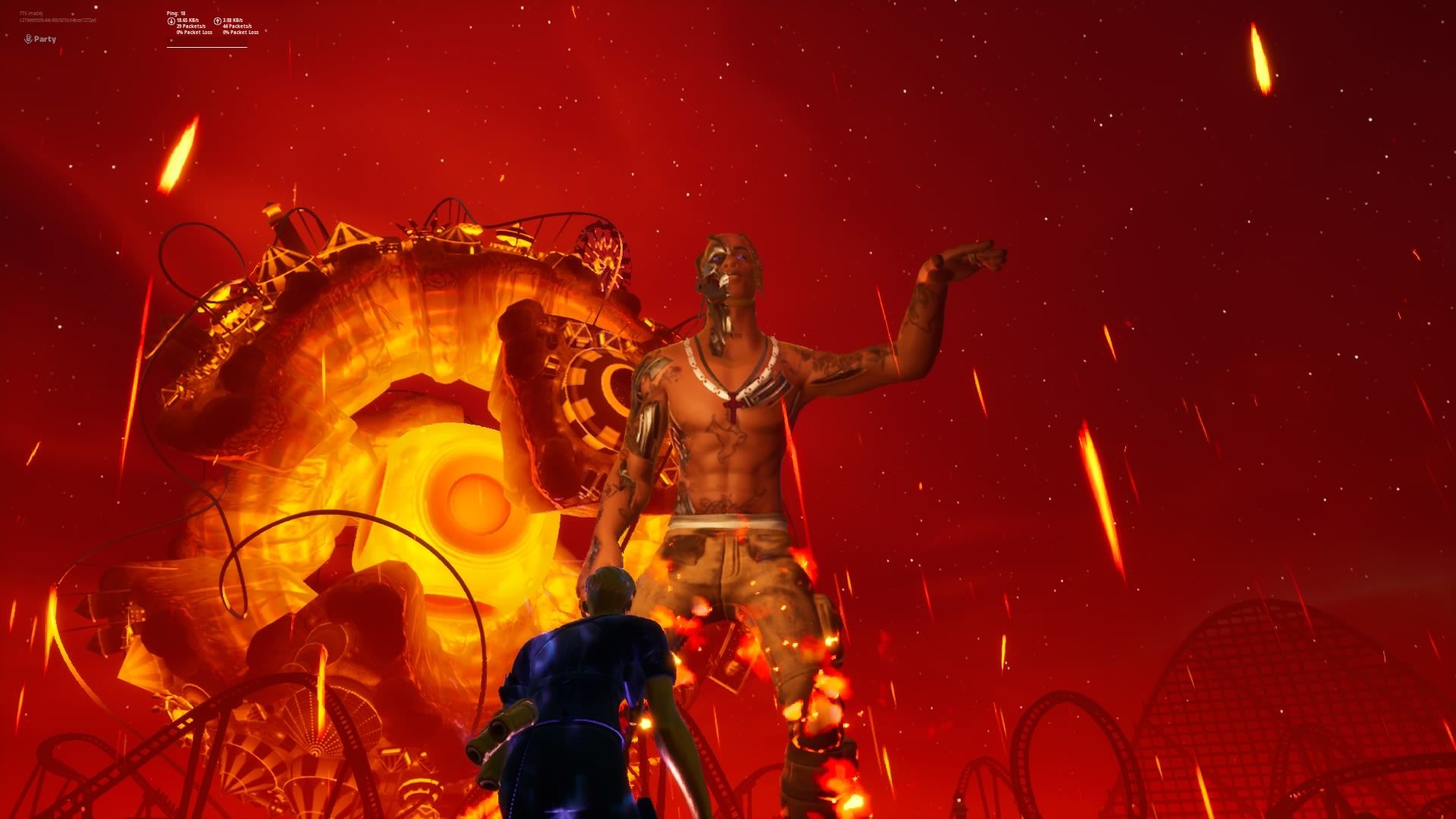This screenshot has height=819, width=1456.
Task: Click the white progress bar below network stats
Action: tap(206, 47)
